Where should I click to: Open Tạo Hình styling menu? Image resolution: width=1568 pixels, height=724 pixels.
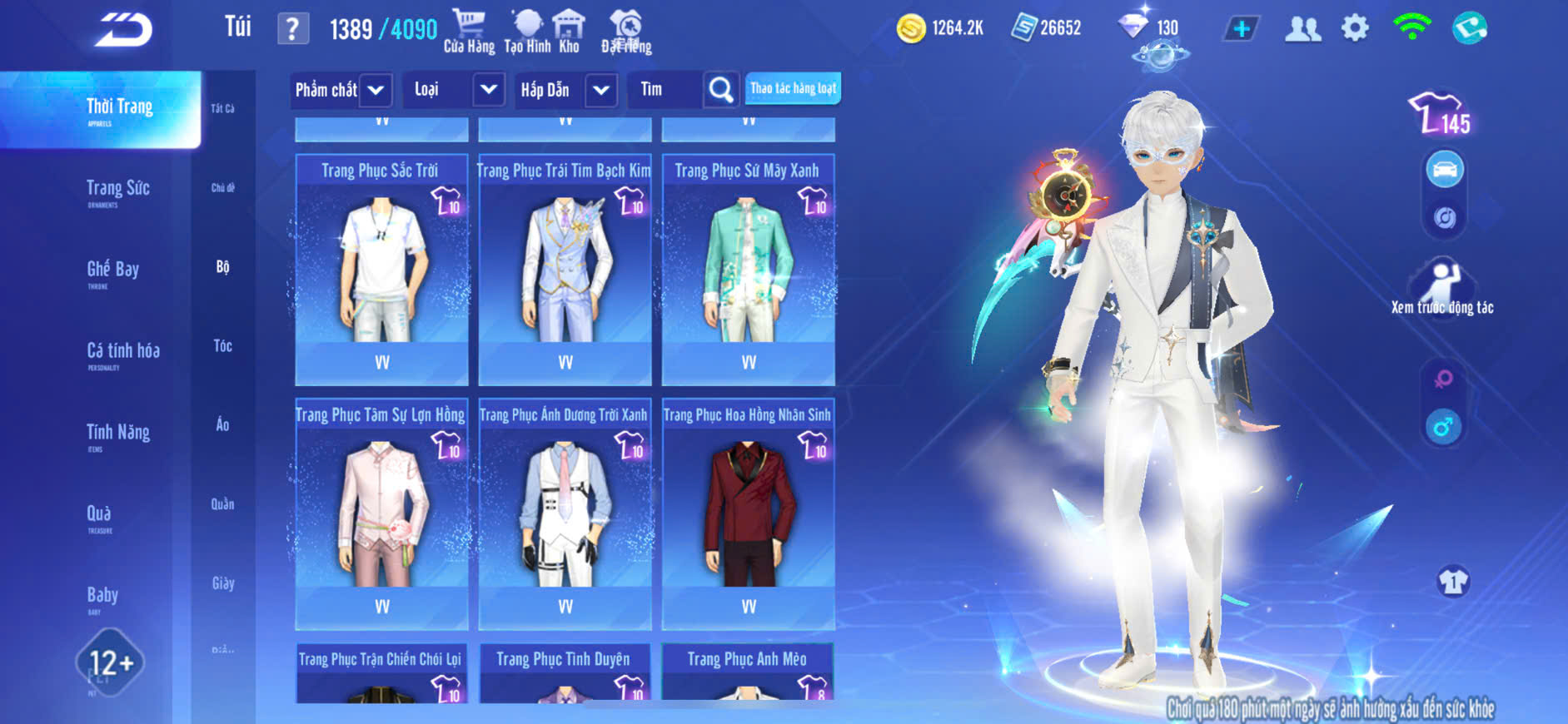click(x=527, y=32)
